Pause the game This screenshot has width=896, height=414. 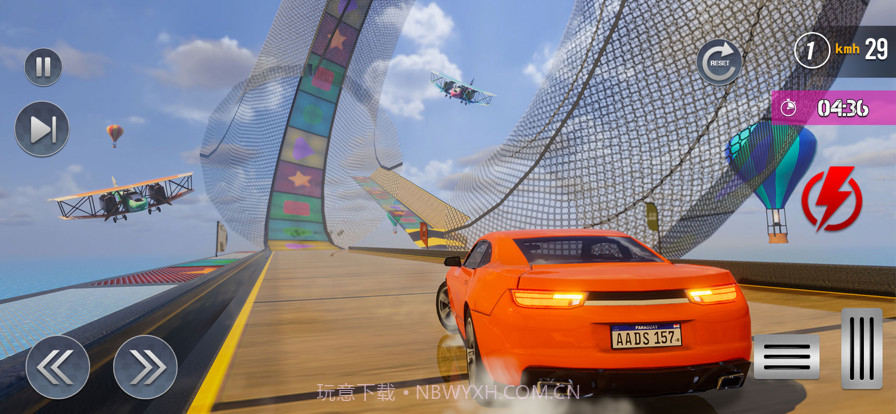coord(43,67)
